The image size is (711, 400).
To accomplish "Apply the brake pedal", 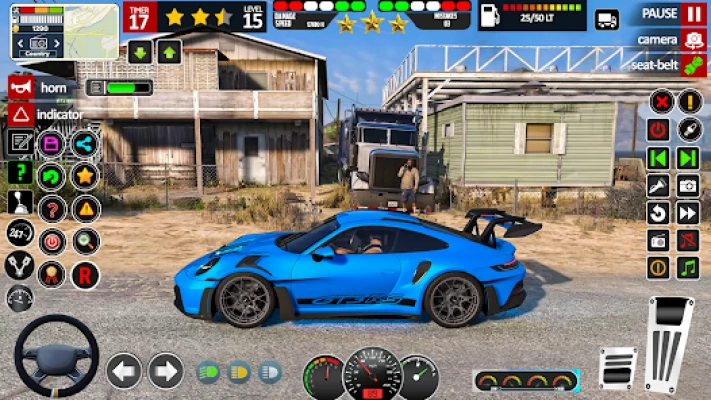I will [x=617, y=367].
